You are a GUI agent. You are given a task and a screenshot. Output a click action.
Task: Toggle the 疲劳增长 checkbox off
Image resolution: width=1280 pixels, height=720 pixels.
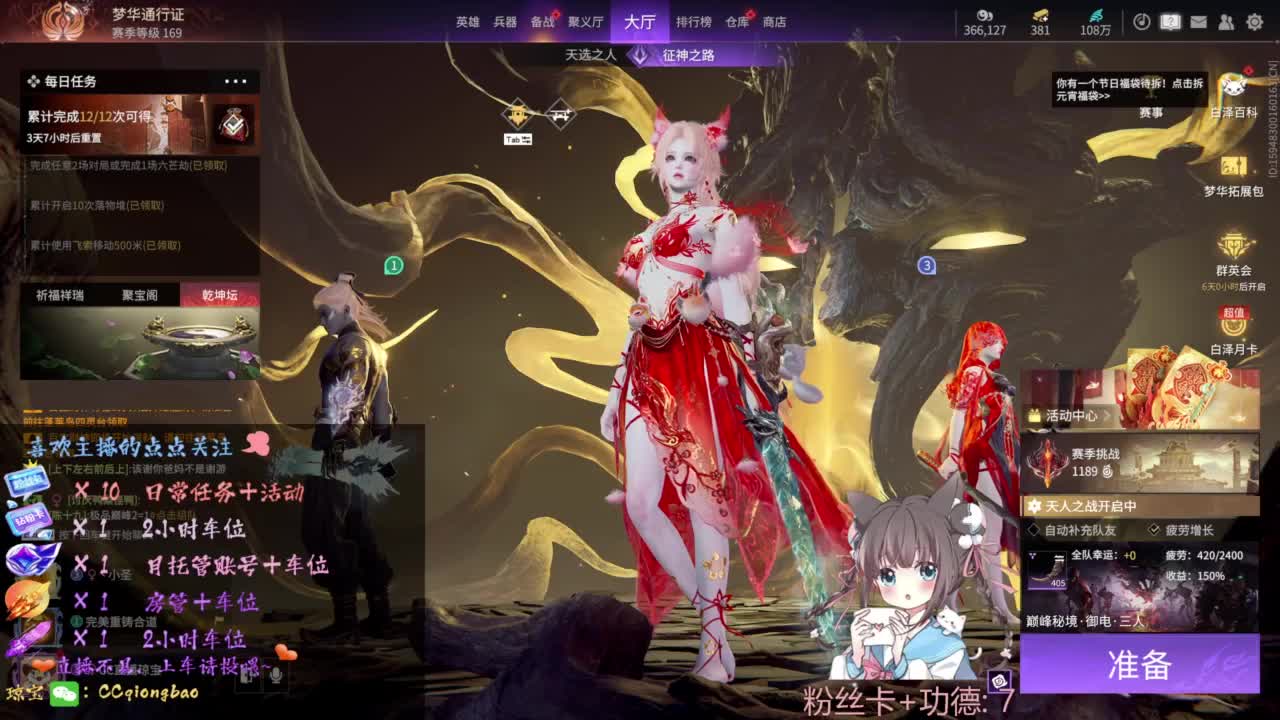pyautogui.click(x=1154, y=529)
